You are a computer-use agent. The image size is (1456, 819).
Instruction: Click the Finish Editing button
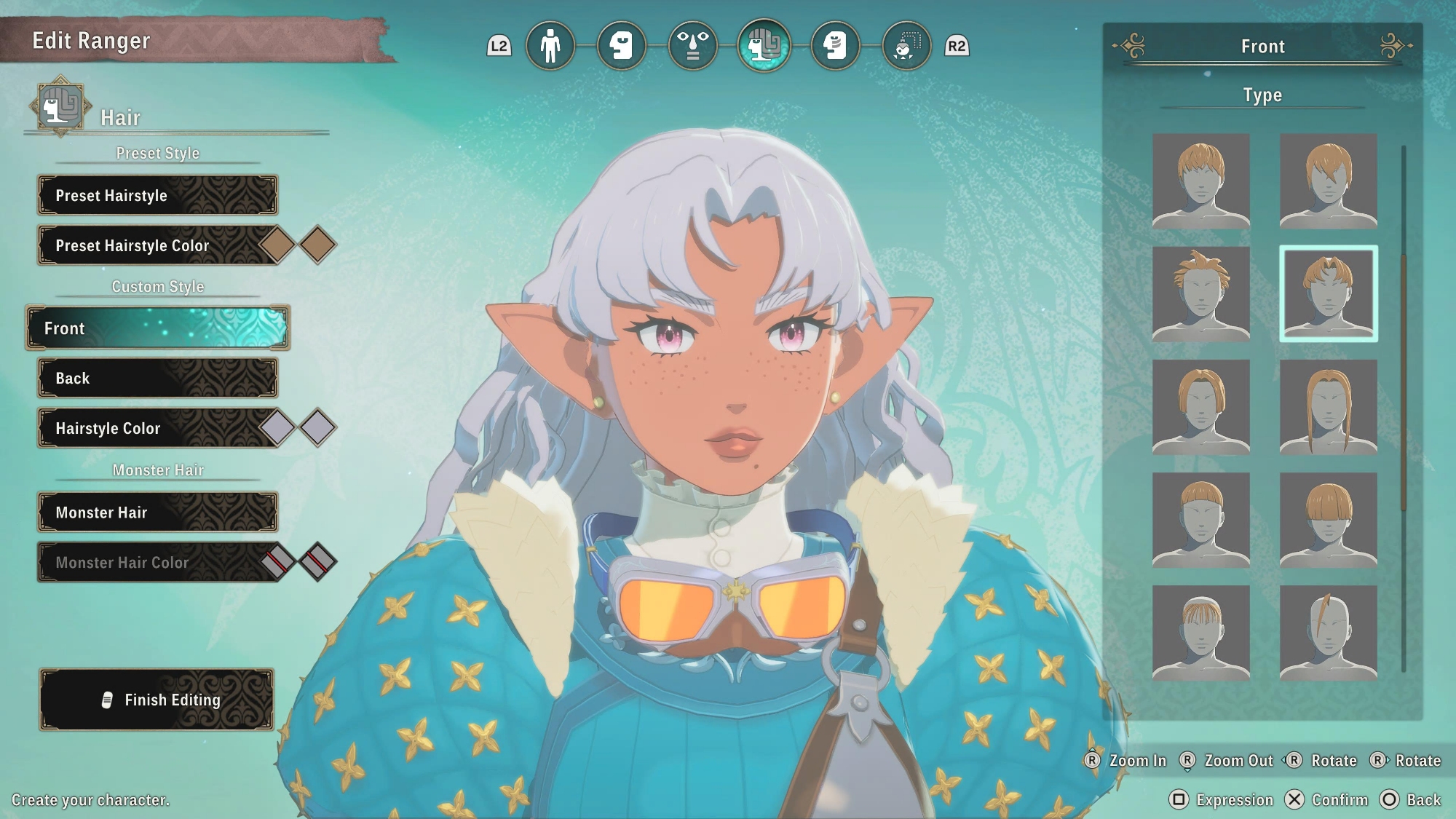157,700
